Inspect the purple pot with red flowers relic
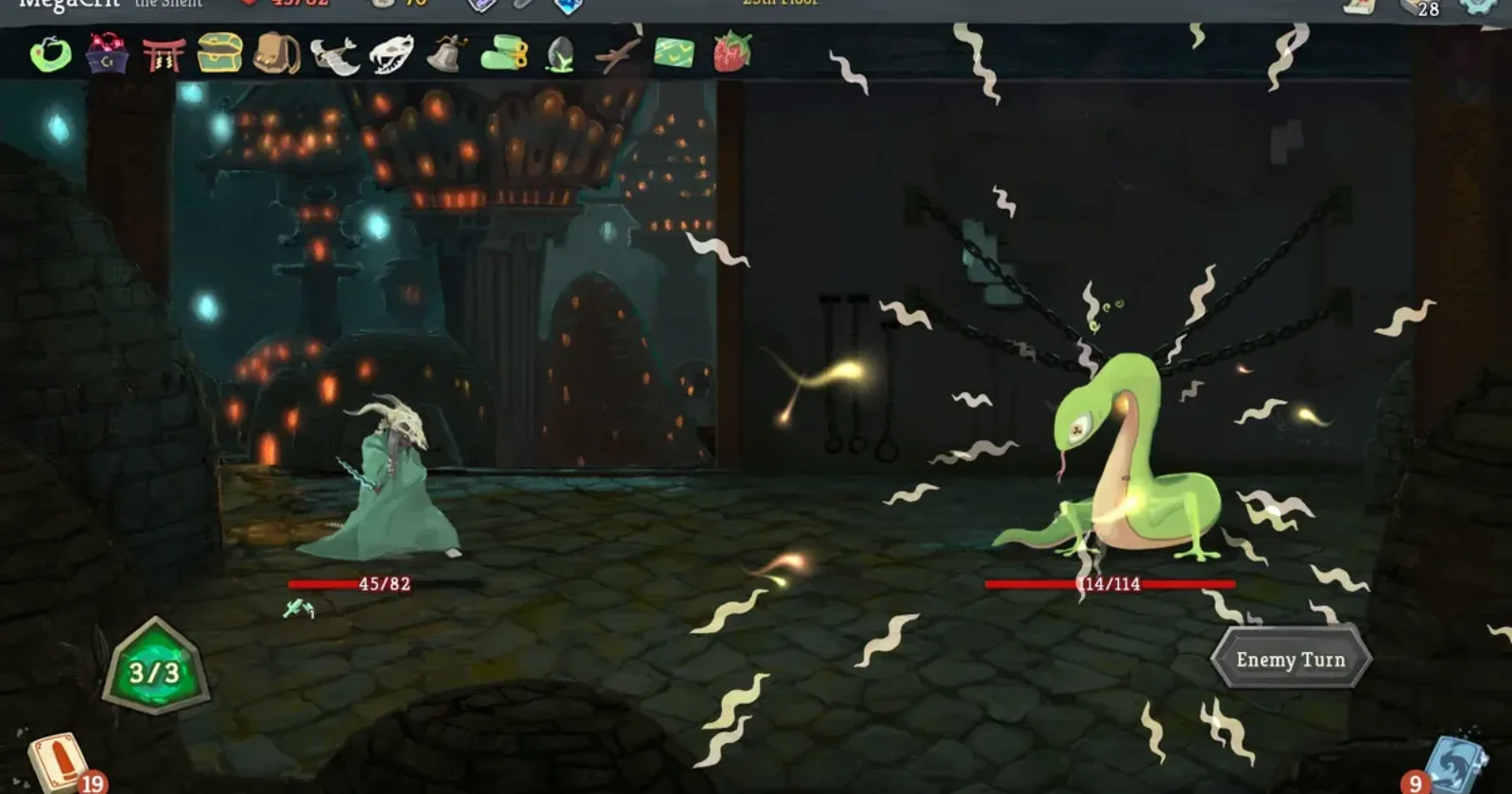This screenshot has height=794, width=1512. [x=107, y=54]
